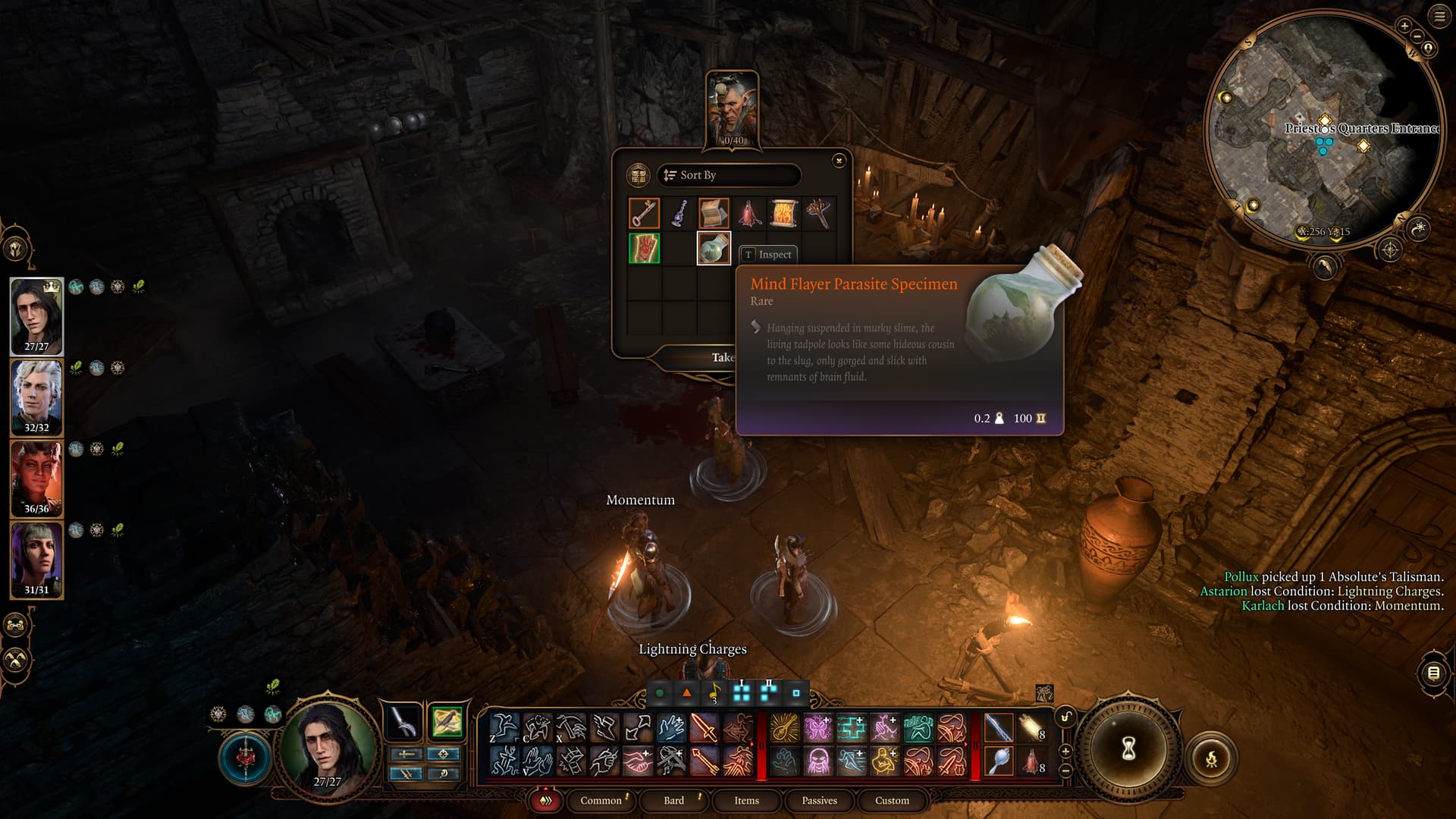Show the Passives hotbar tab
The width and height of the screenshot is (1456, 819).
point(819,800)
